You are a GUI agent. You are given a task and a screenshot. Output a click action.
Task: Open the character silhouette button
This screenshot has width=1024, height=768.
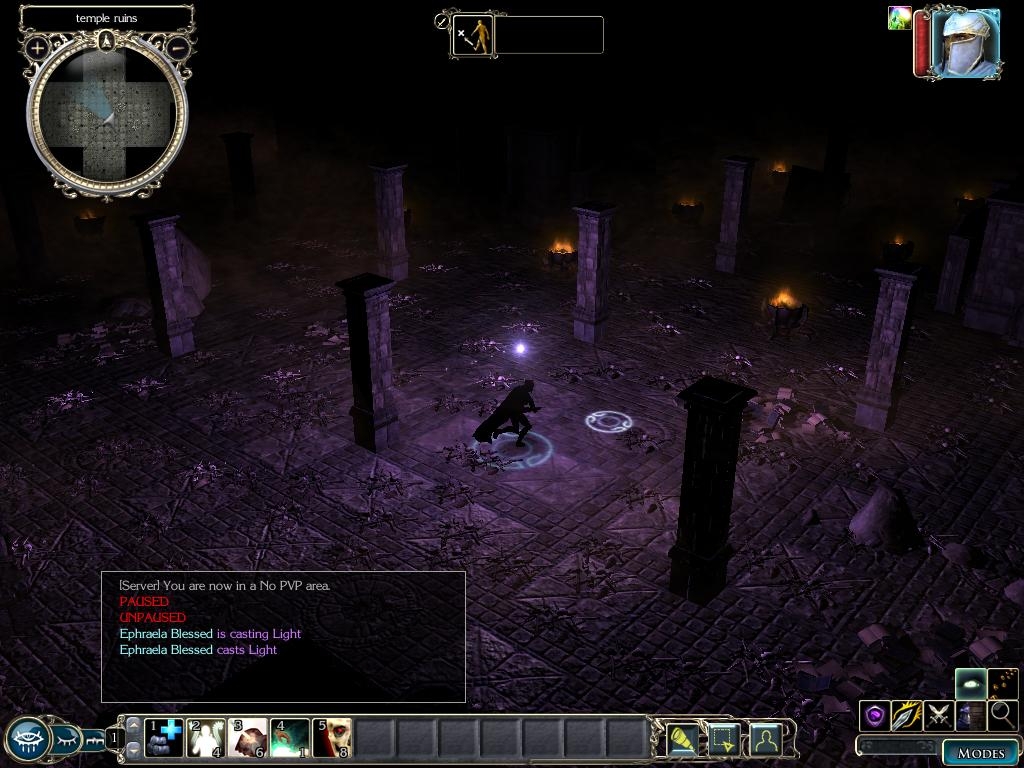pyautogui.click(x=765, y=739)
